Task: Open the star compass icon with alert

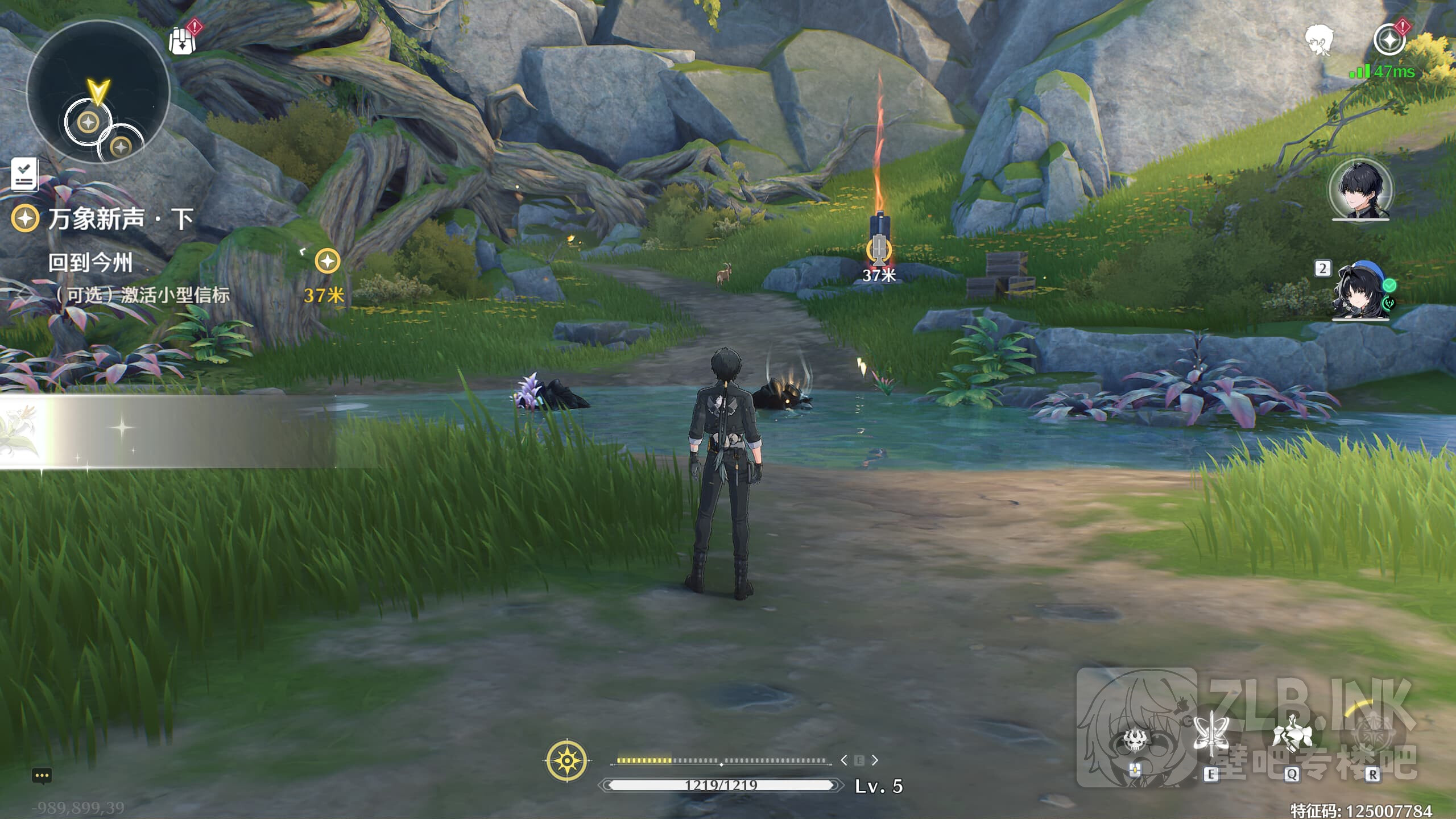Action: pos(1389,40)
